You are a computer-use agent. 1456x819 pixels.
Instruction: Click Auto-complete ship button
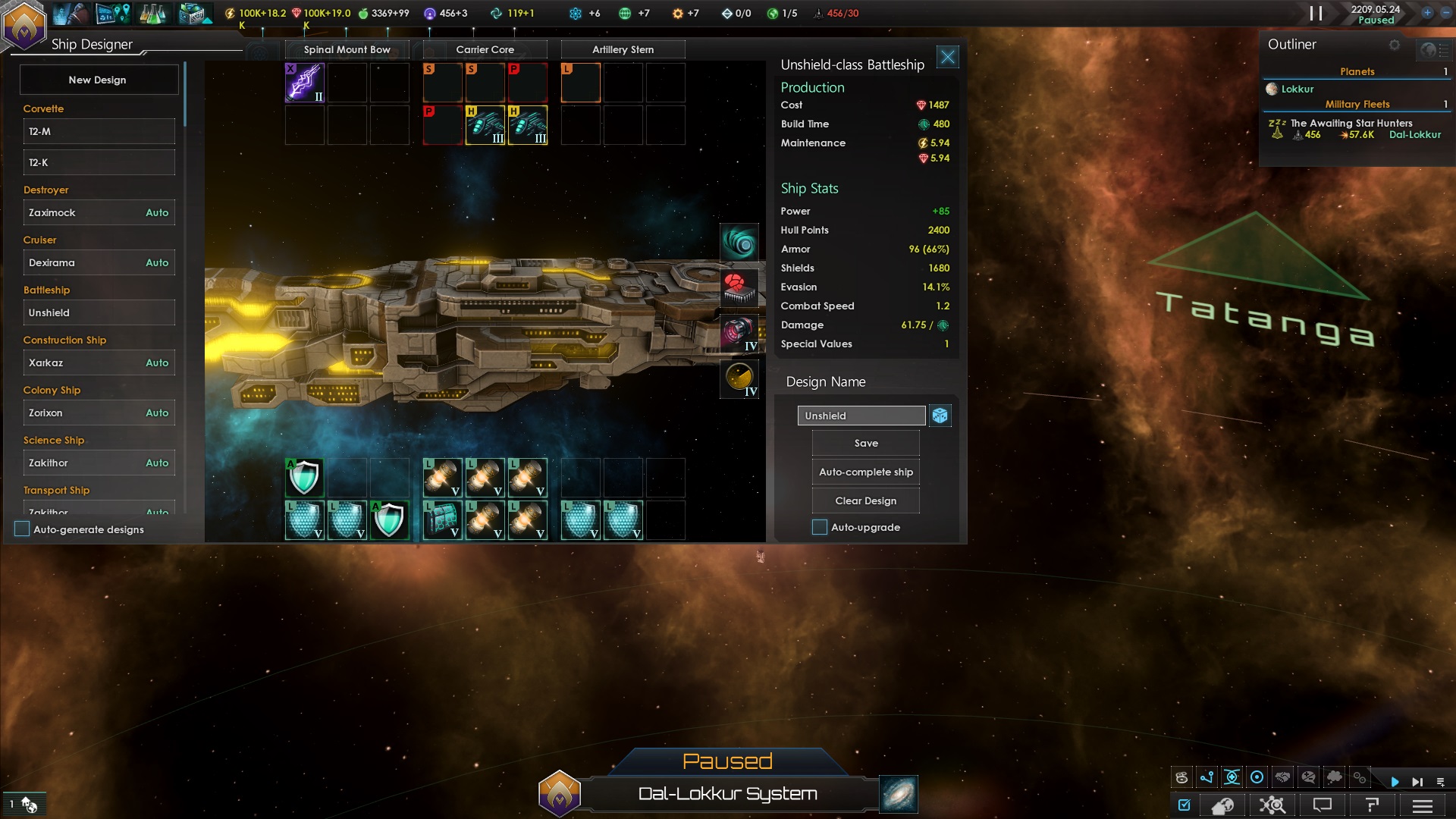coord(865,472)
